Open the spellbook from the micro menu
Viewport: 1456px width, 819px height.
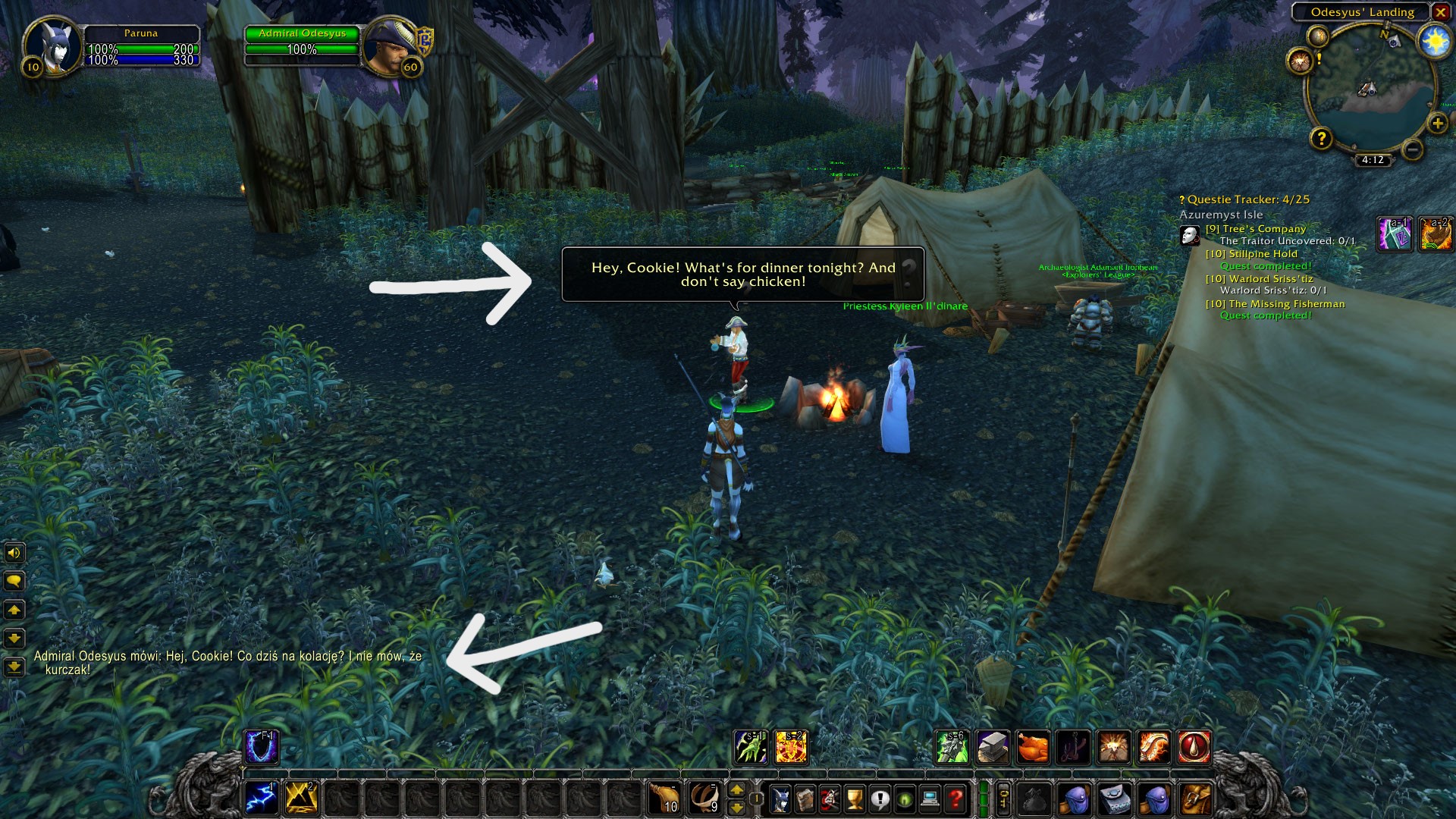(x=805, y=797)
